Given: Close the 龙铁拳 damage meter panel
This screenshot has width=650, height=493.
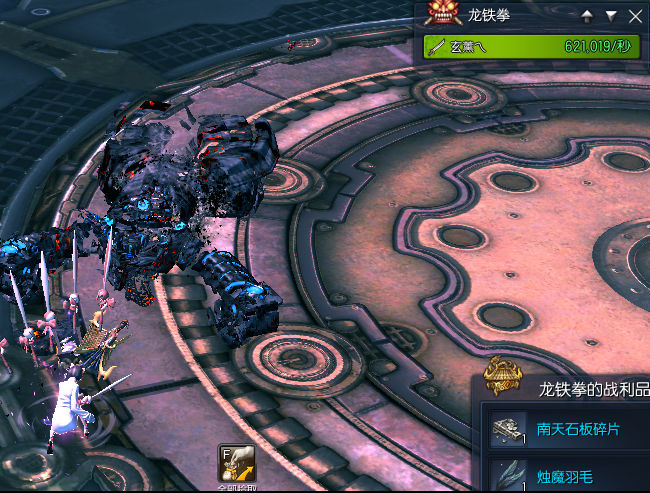Looking at the screenshot, I should [x=635, y=16].
